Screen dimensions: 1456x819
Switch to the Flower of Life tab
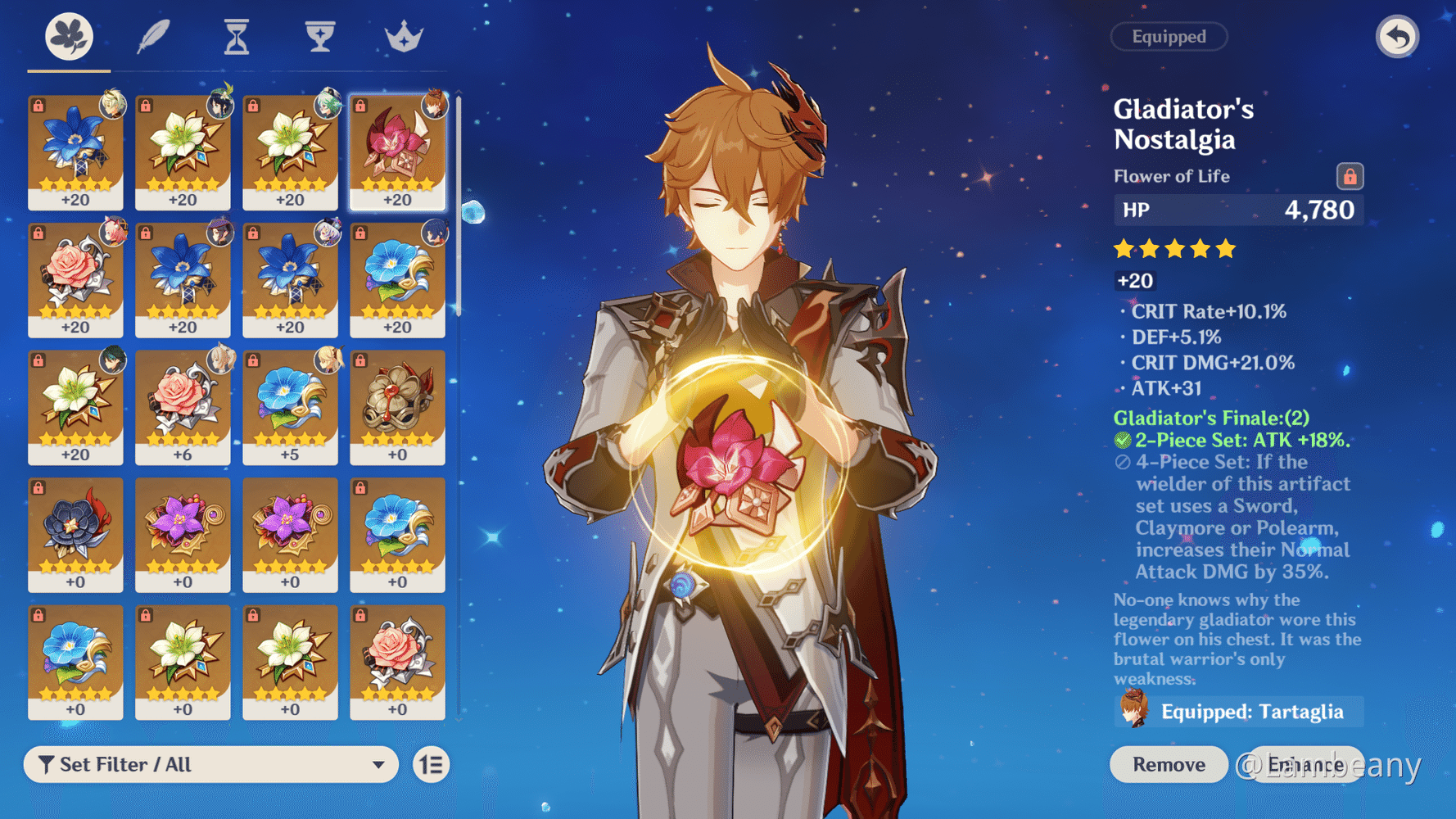[70, 36]
